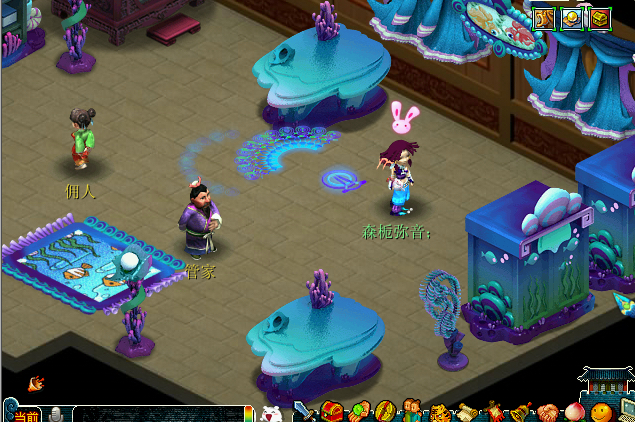Image resolution: width=635 pixels, height=422 pixels.
Task: Click the golden bell icon
Action: pyautogui.click(x=520, y=411)
